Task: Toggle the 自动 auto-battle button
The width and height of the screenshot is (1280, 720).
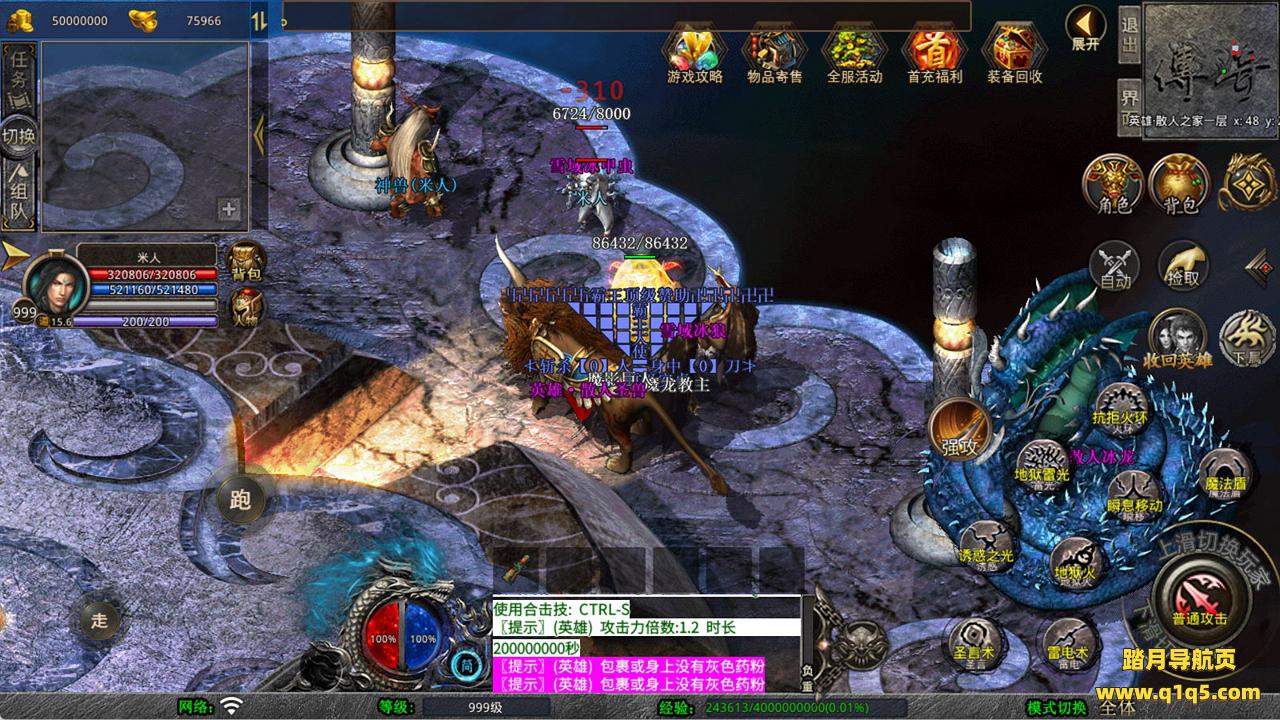Action: click(x=1114, y=266)
